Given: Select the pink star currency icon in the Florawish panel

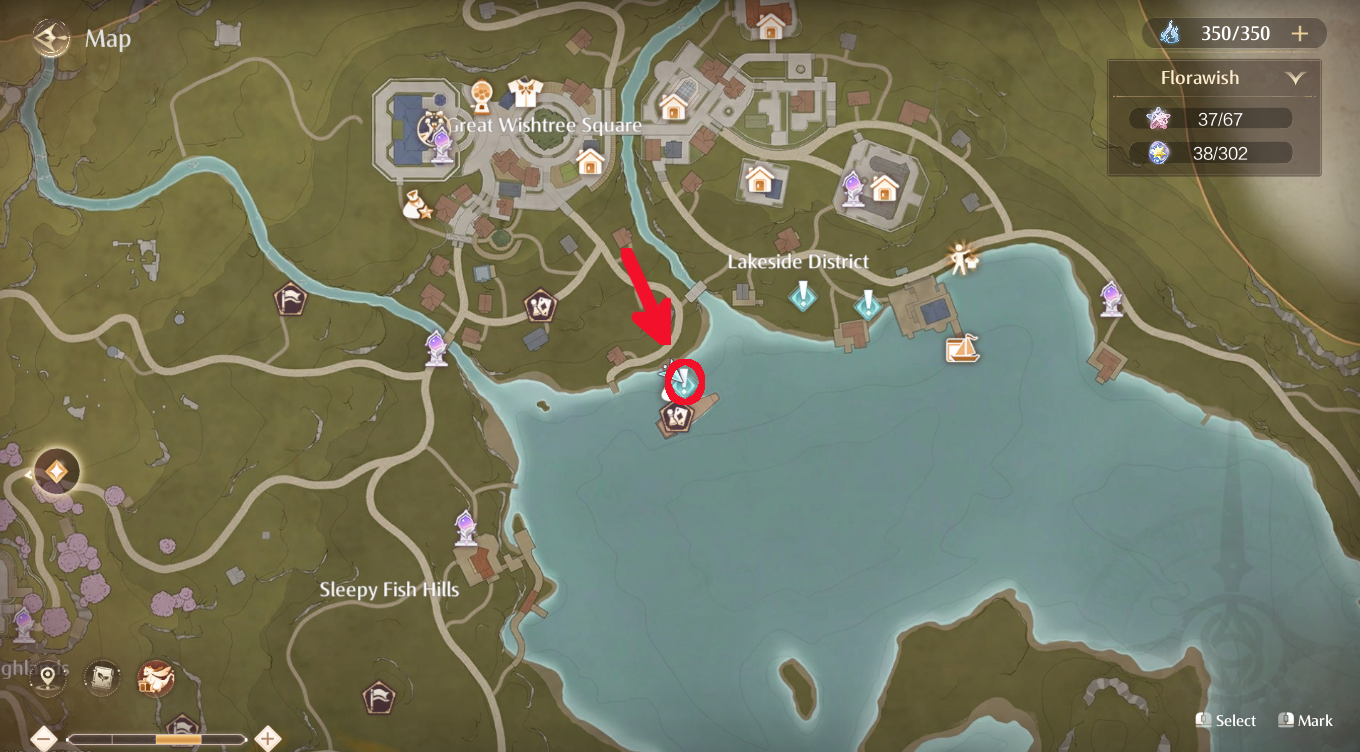Looking at the screenshot, I should (1157, 117).
